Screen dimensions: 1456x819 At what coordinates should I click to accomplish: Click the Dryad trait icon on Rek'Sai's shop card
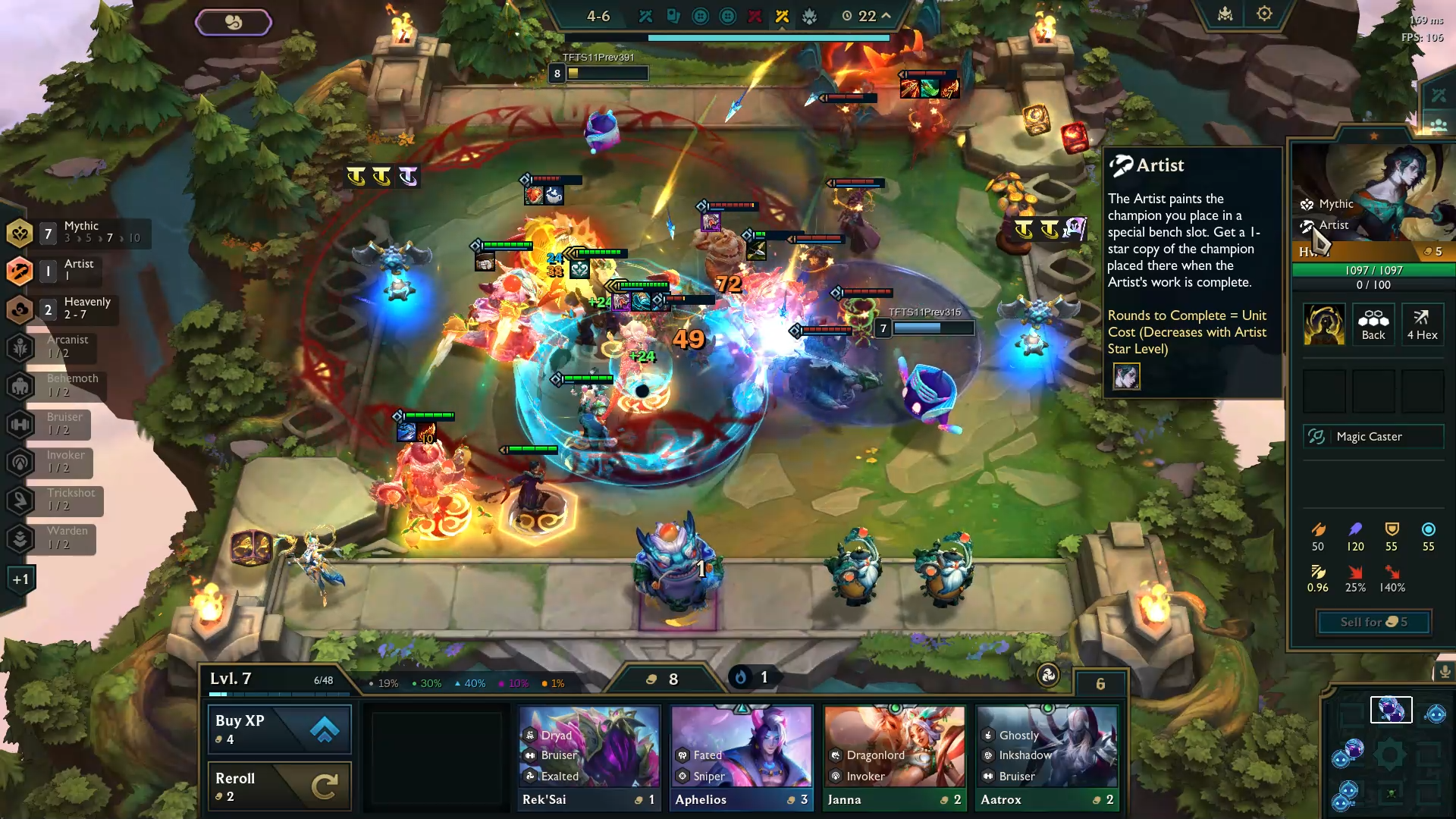[529, 735]
